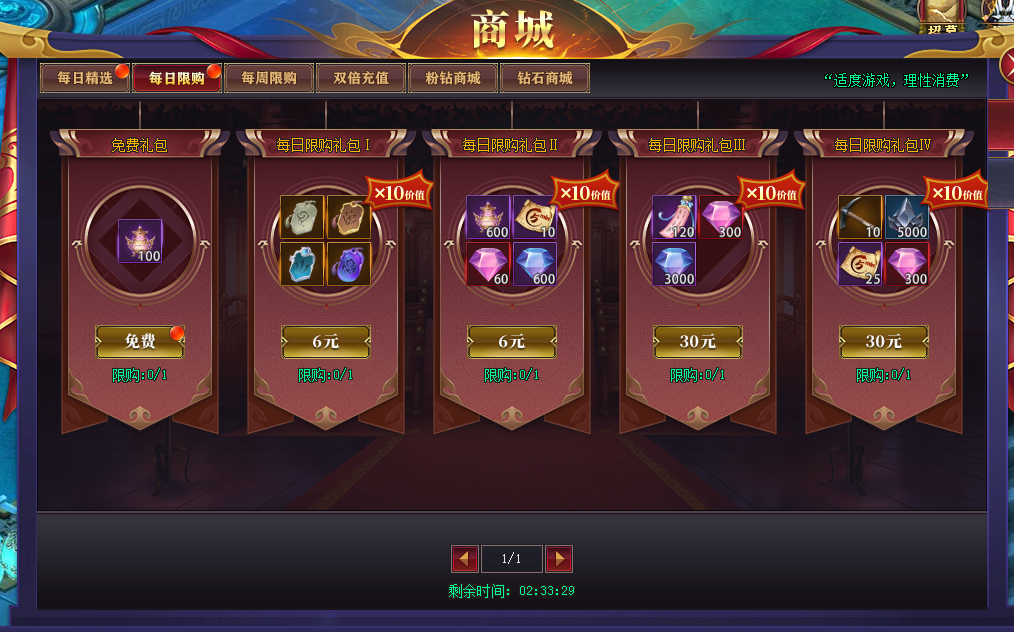Screen dimensions: 1014x632
Task: Inspect the pickaxe item in pack IV
Action: point(860,218)
